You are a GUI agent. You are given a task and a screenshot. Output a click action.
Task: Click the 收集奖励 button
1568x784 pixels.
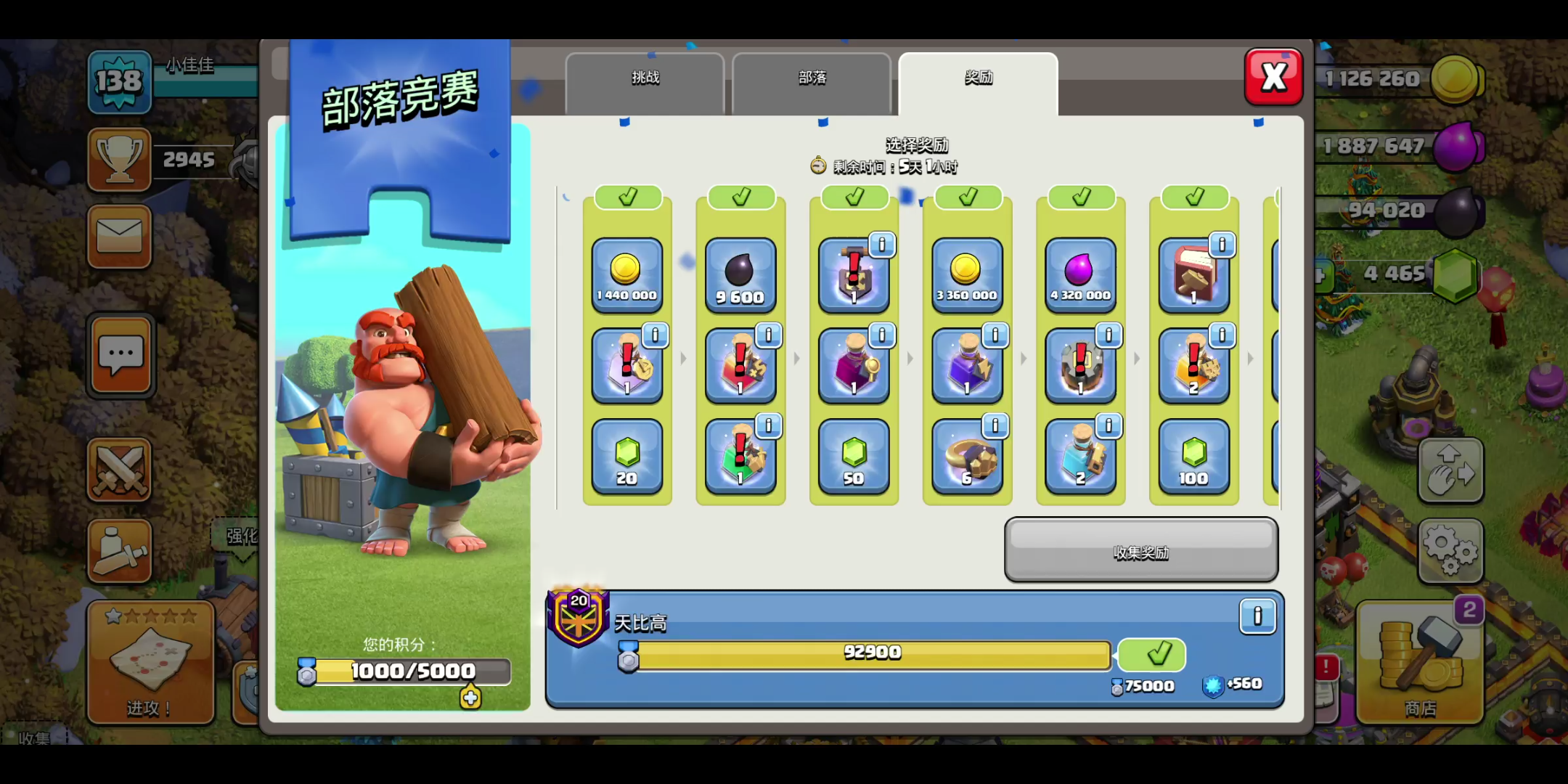click(x=1140, y=550)
